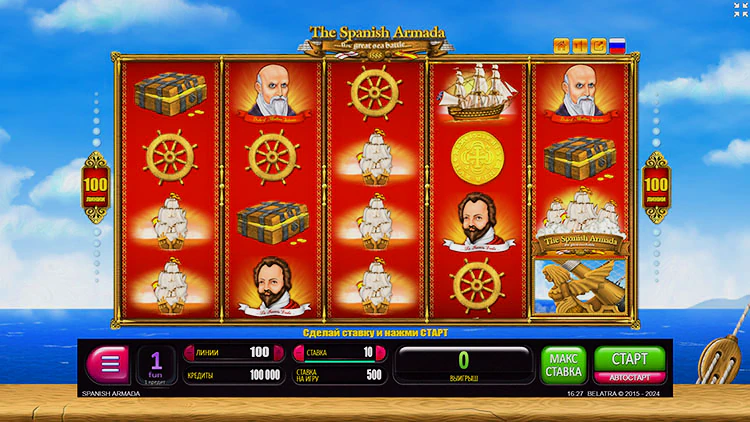Toggle fullscreen with the arrows icon
750x422 pixels.
739,10
